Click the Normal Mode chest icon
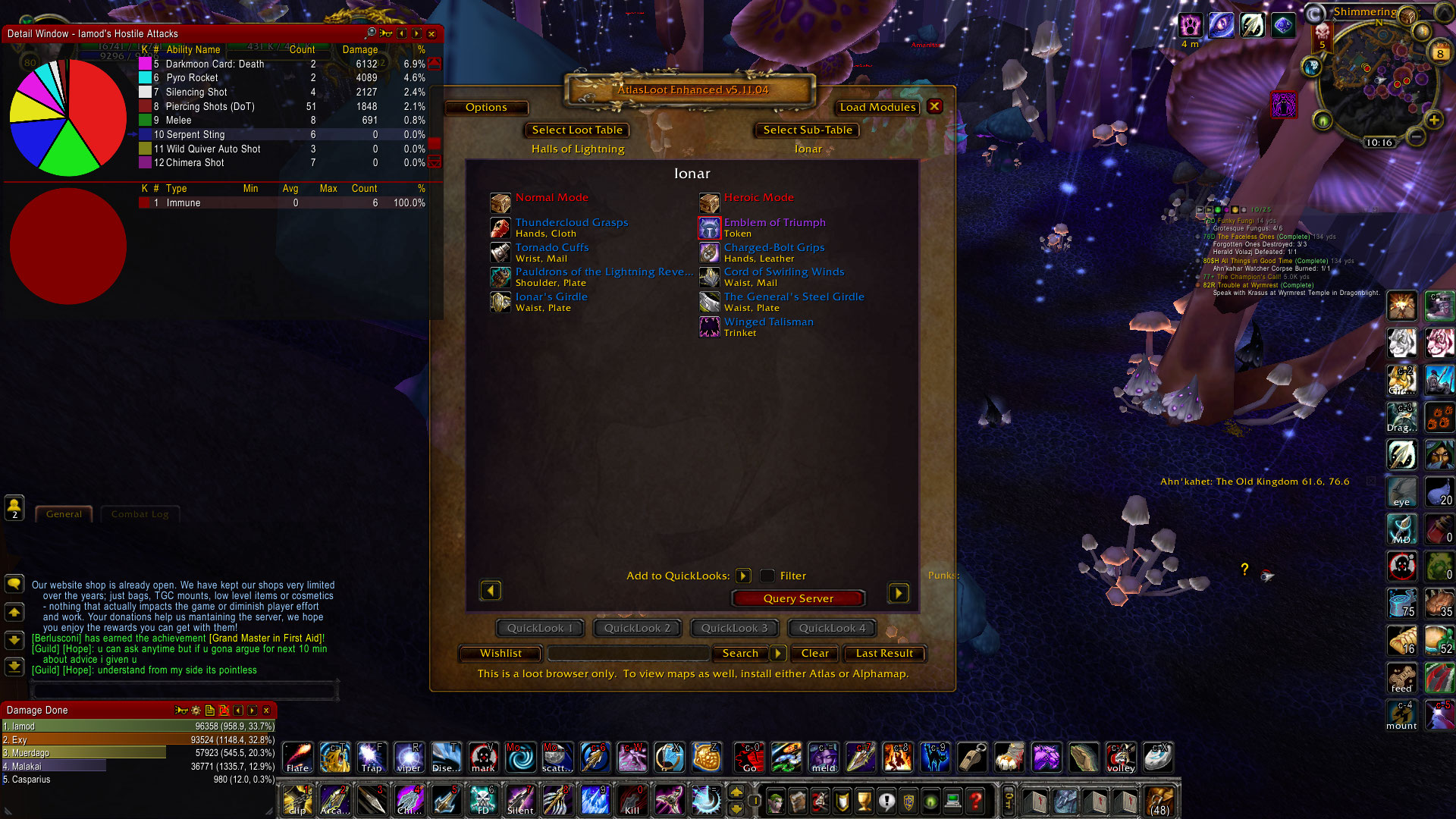 [x=500, y=202]
